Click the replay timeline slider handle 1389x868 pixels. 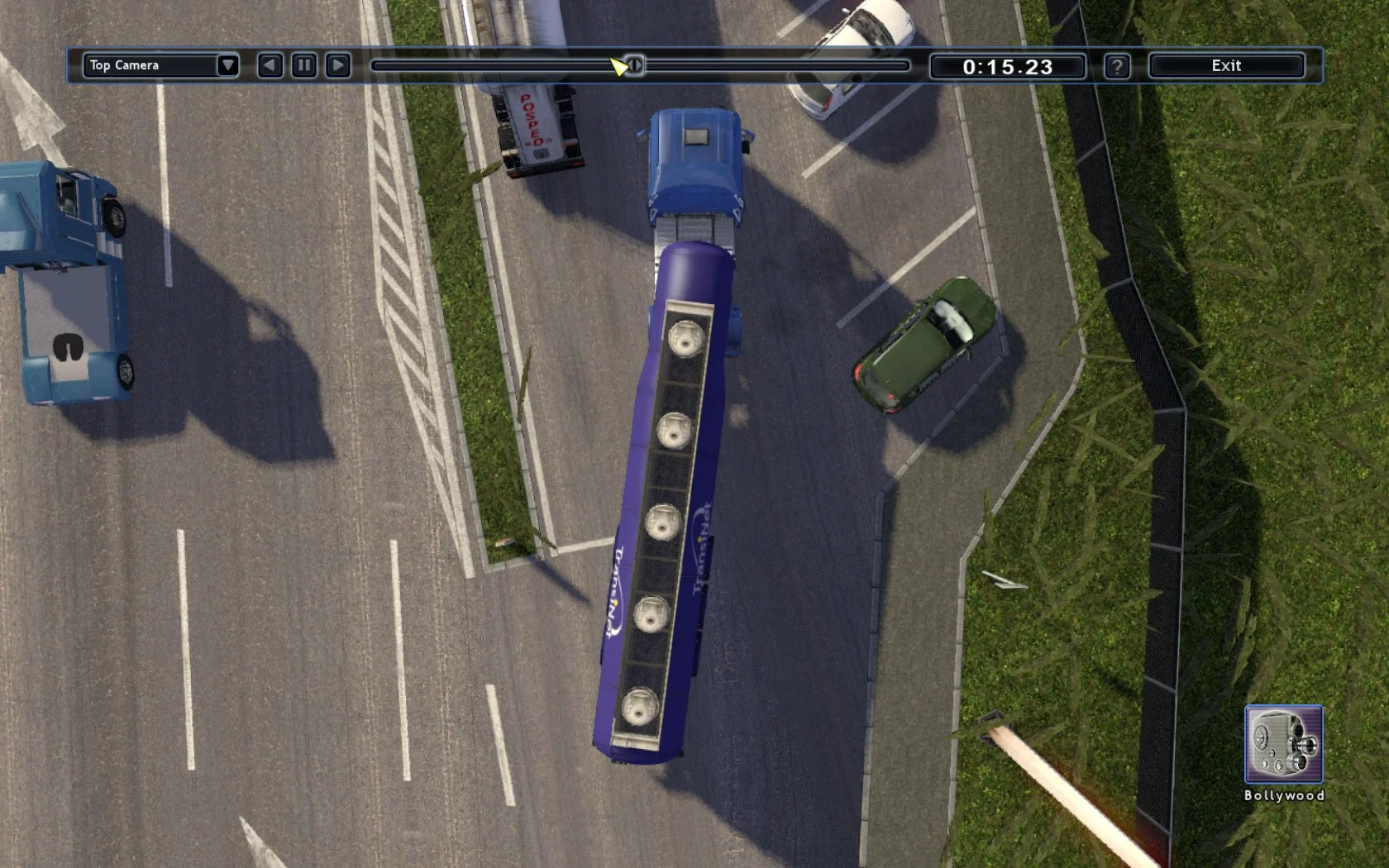634,65
